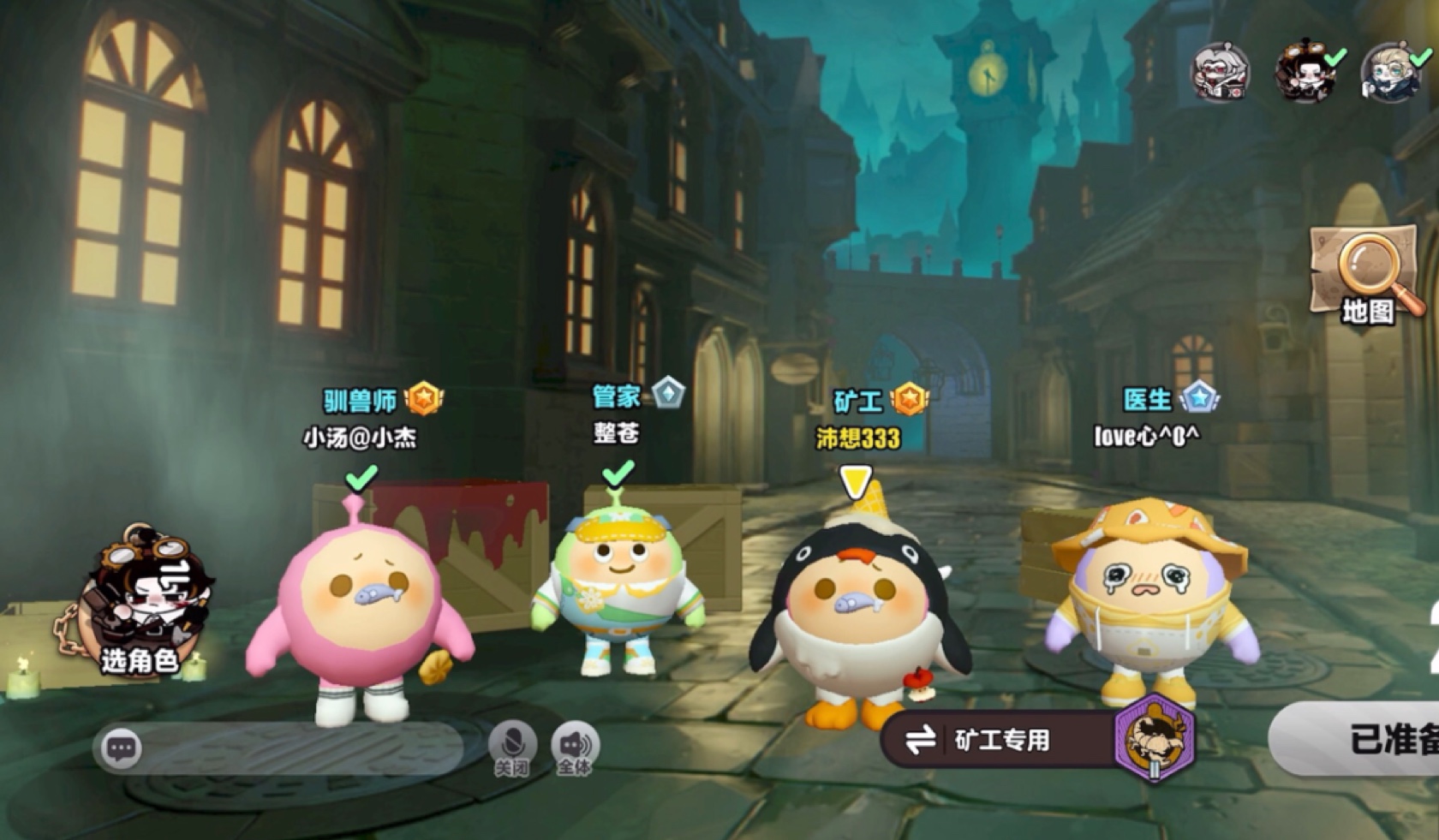Select player 整苍 the 管家
This screenshot has width=1439, height=840.
[x=618, y=582]
